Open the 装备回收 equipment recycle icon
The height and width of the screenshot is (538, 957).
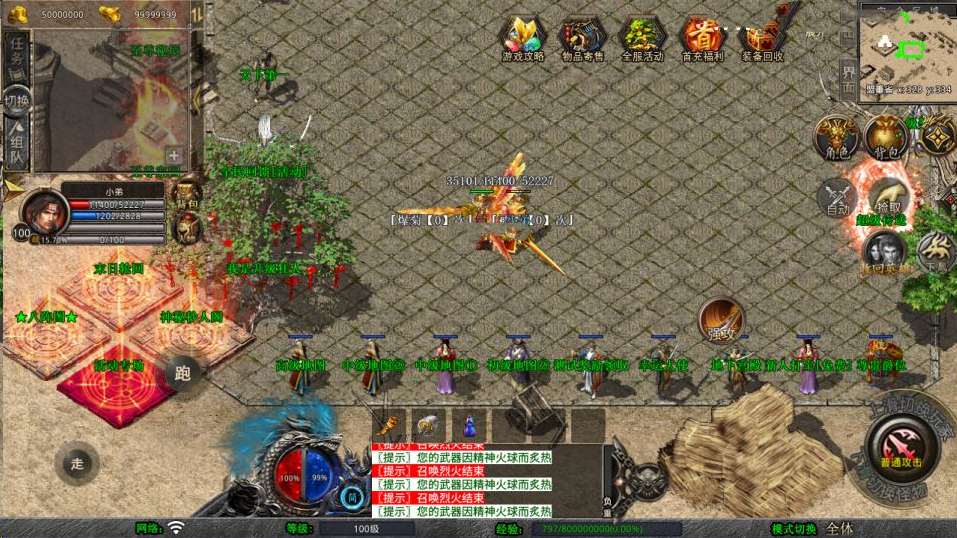tap(762, 38)
